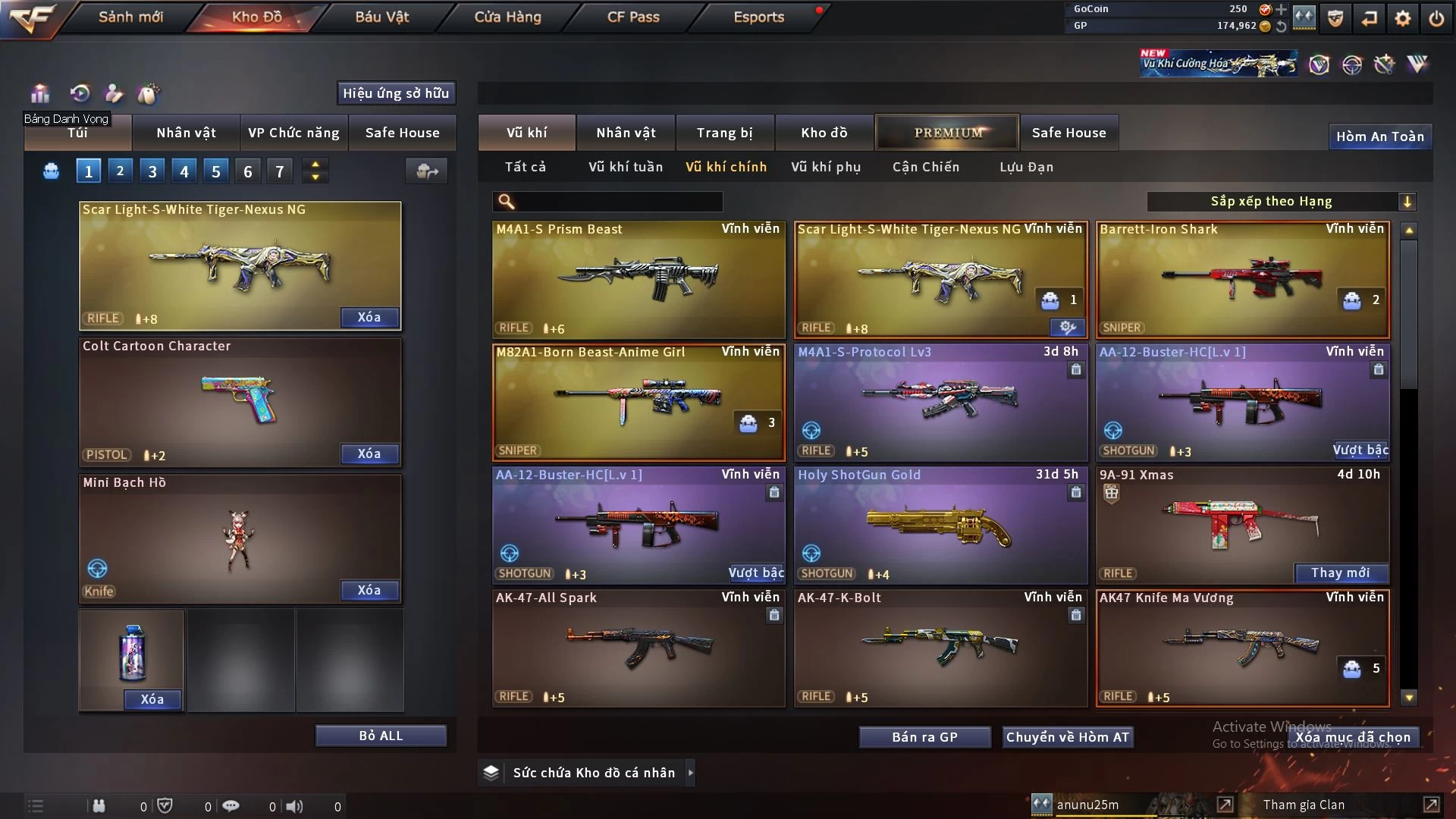Screen dimensions: 1456x819
Task: Open the gear settings icon
Action: [1403, 18]
